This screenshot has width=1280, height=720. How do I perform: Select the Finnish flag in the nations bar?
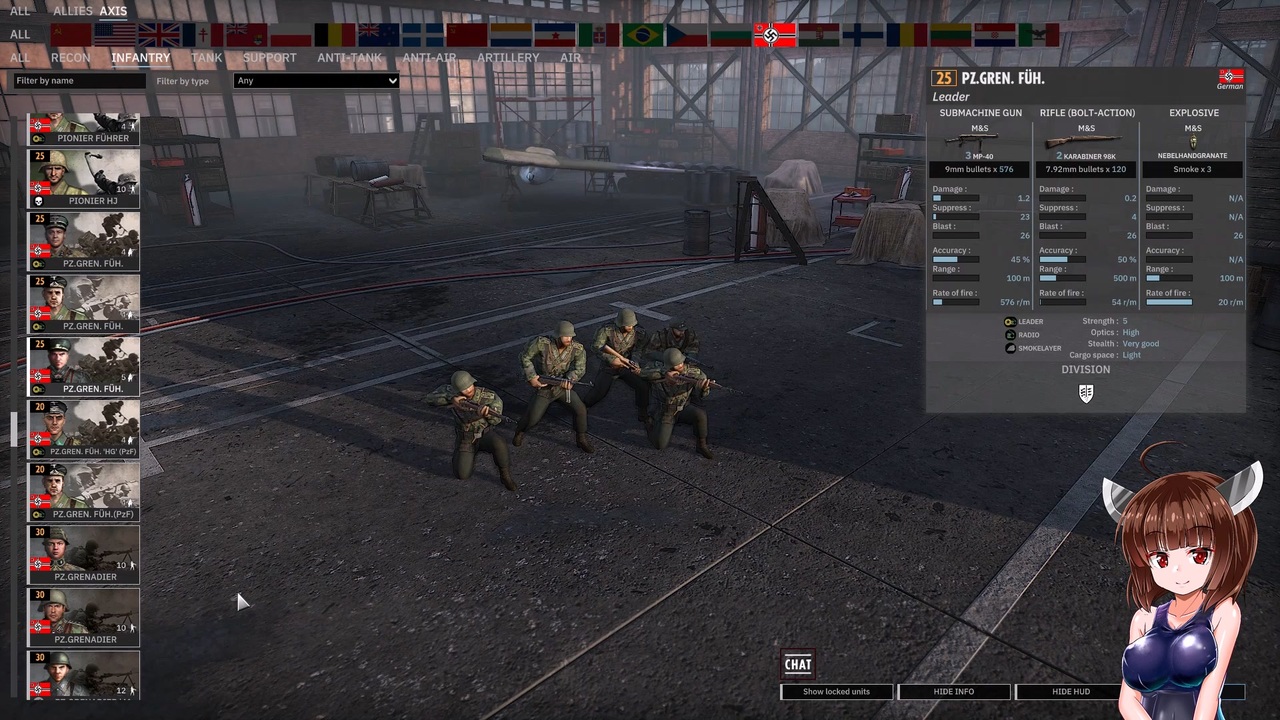862,35
